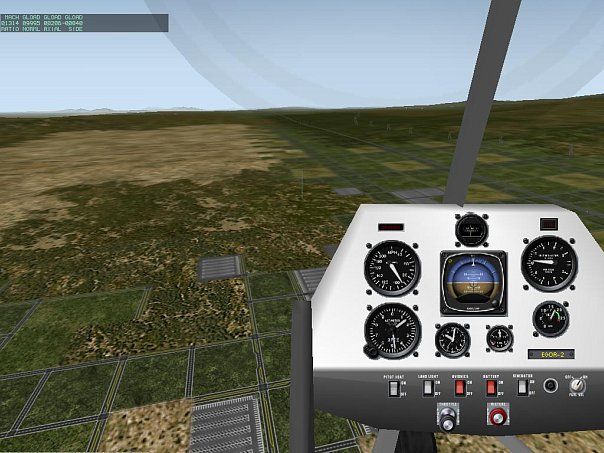The width and height of the screenshot is (604, 453).
Task: Click the red Mixture knob
Action: point(495,415)
